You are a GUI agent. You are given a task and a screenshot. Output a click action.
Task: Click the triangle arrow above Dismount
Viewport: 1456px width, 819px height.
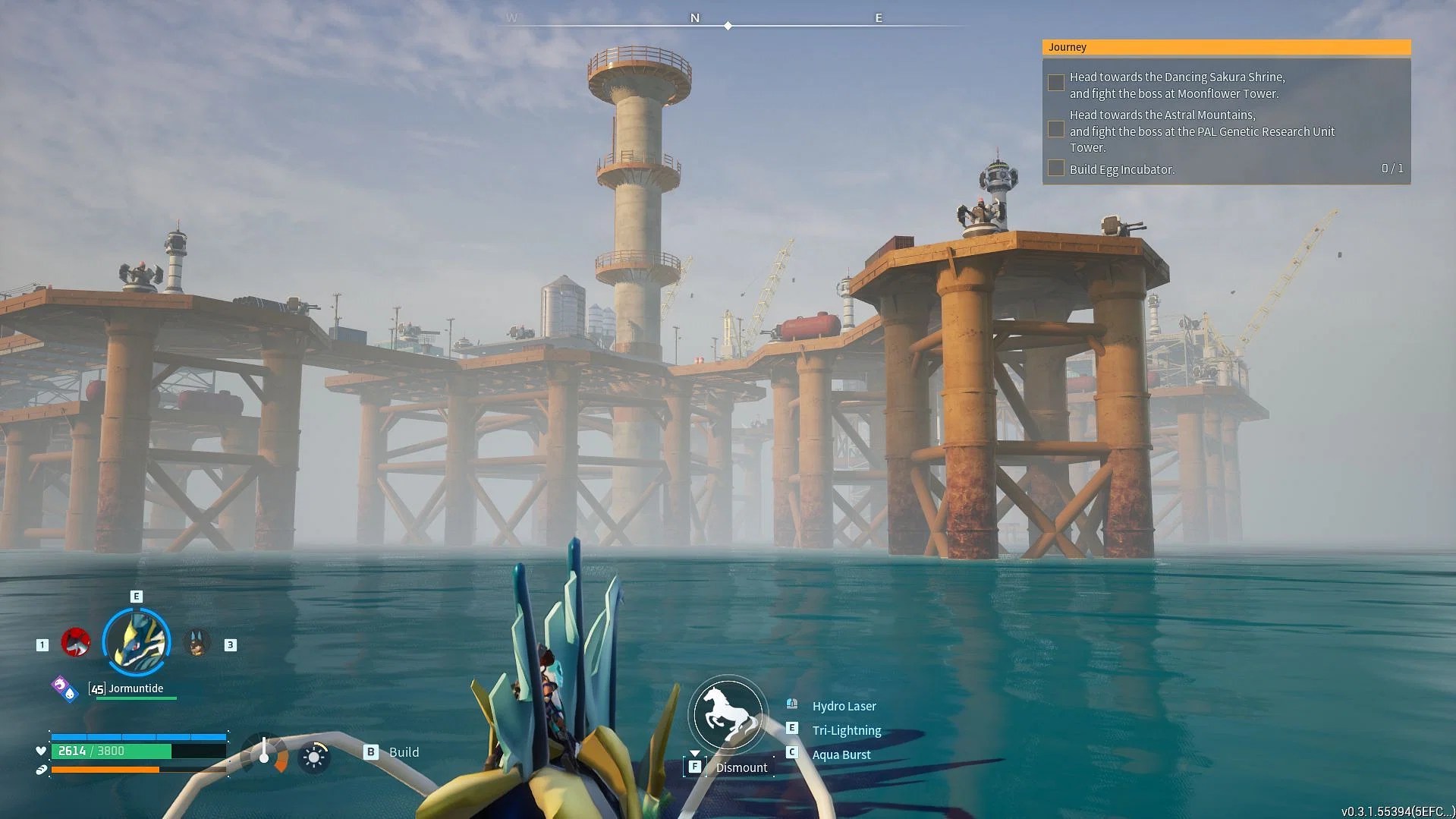[695, 754]
